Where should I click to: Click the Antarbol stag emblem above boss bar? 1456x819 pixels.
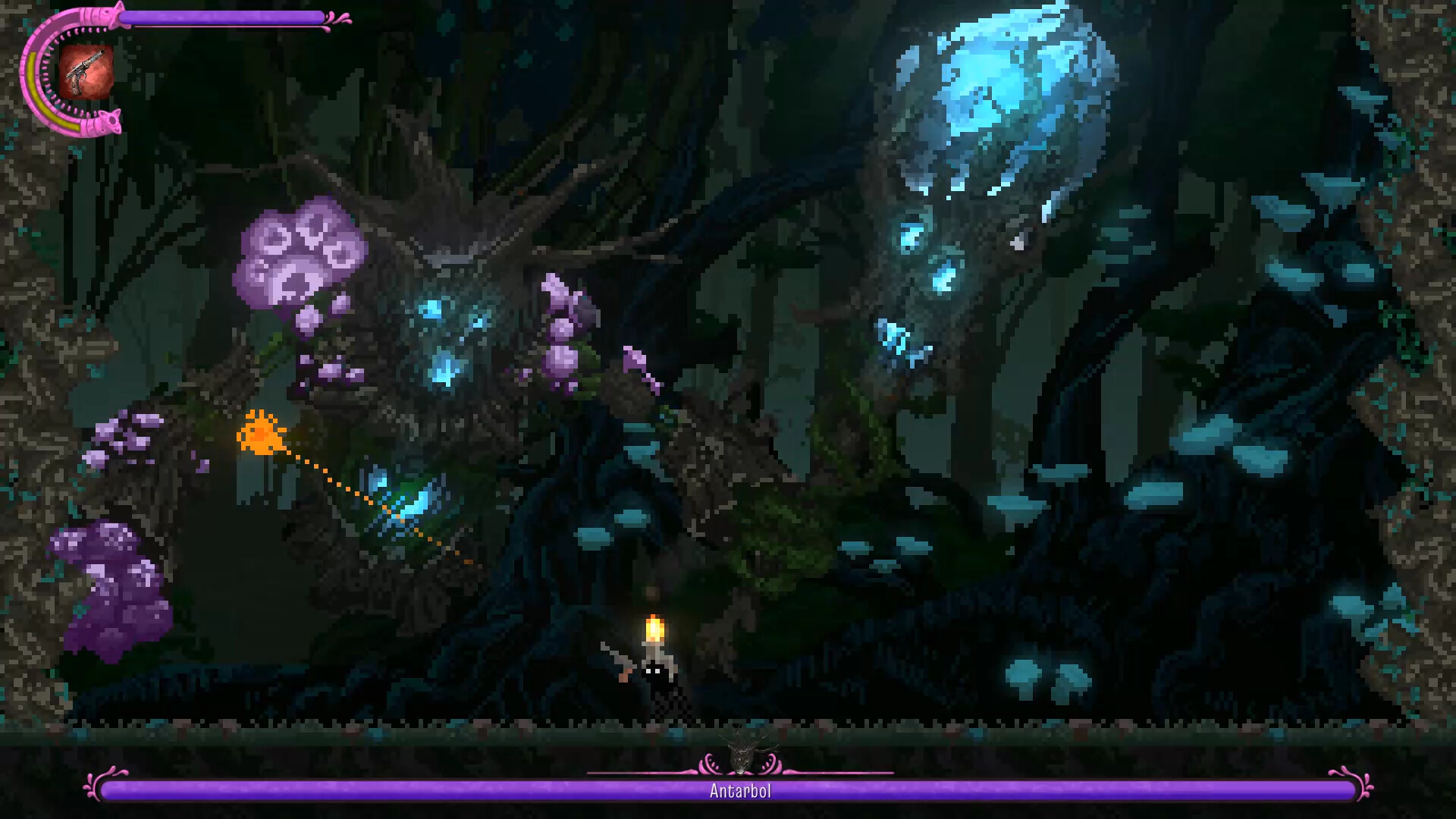point(741,753)
